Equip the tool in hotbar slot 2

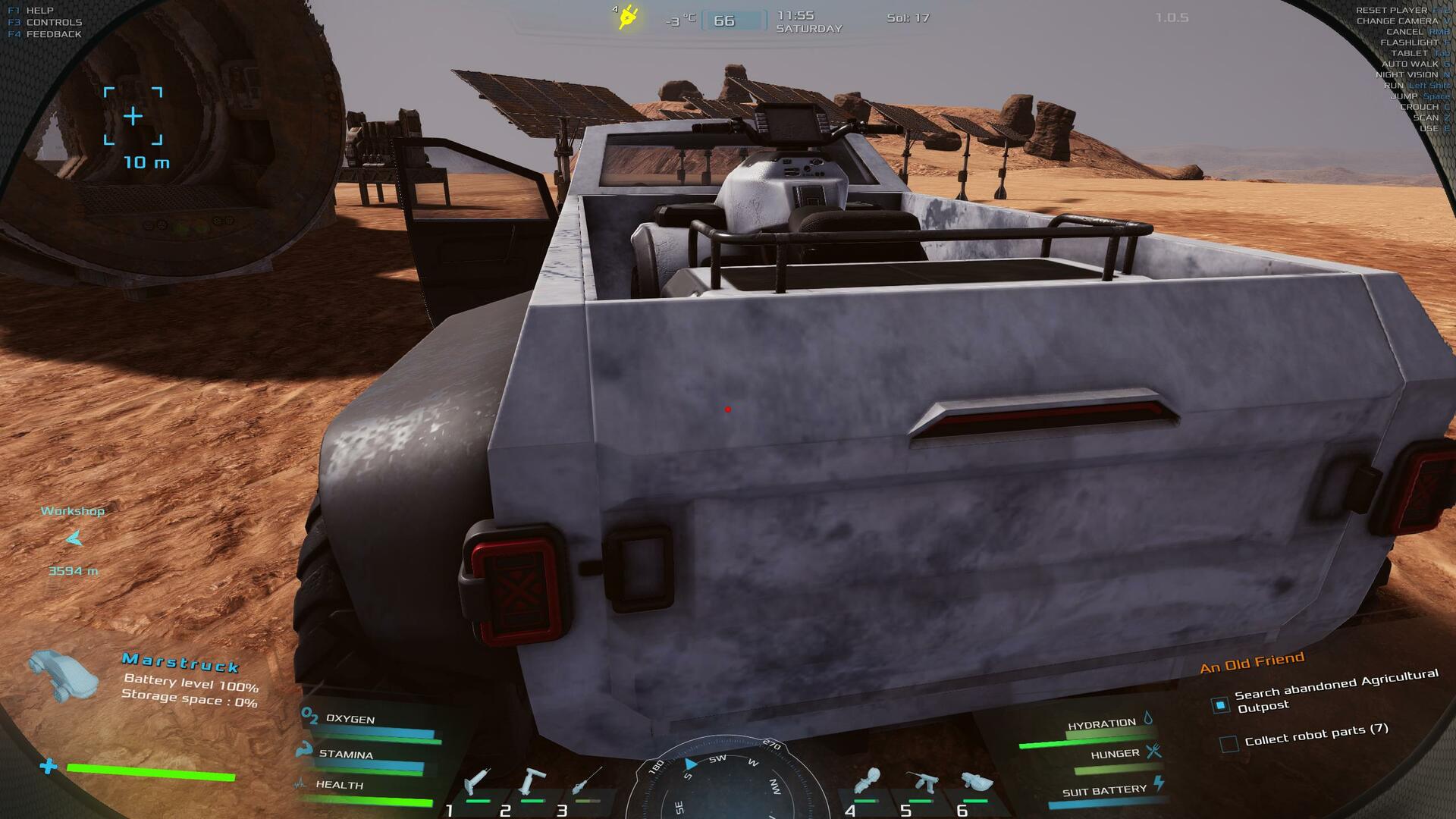pyautogui.click(x=532, y=782)
